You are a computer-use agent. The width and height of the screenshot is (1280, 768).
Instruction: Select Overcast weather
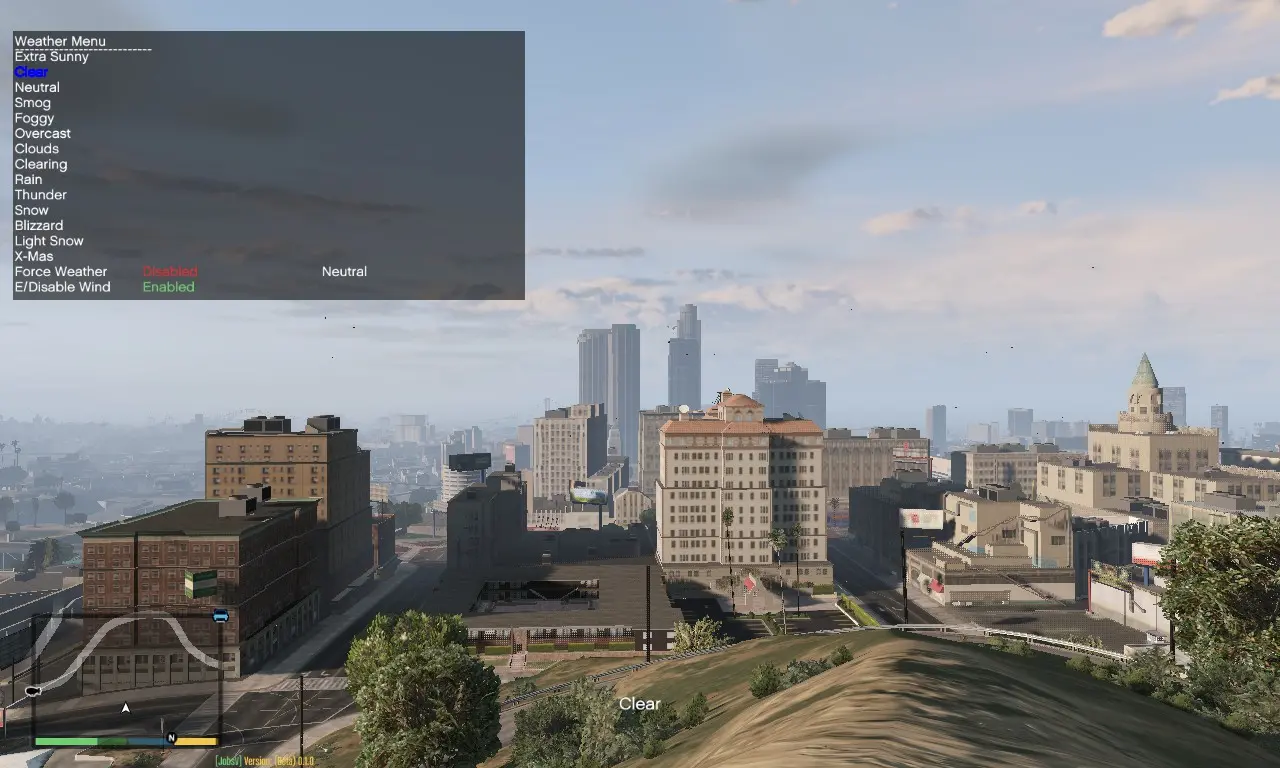click(x=42, y=133)
